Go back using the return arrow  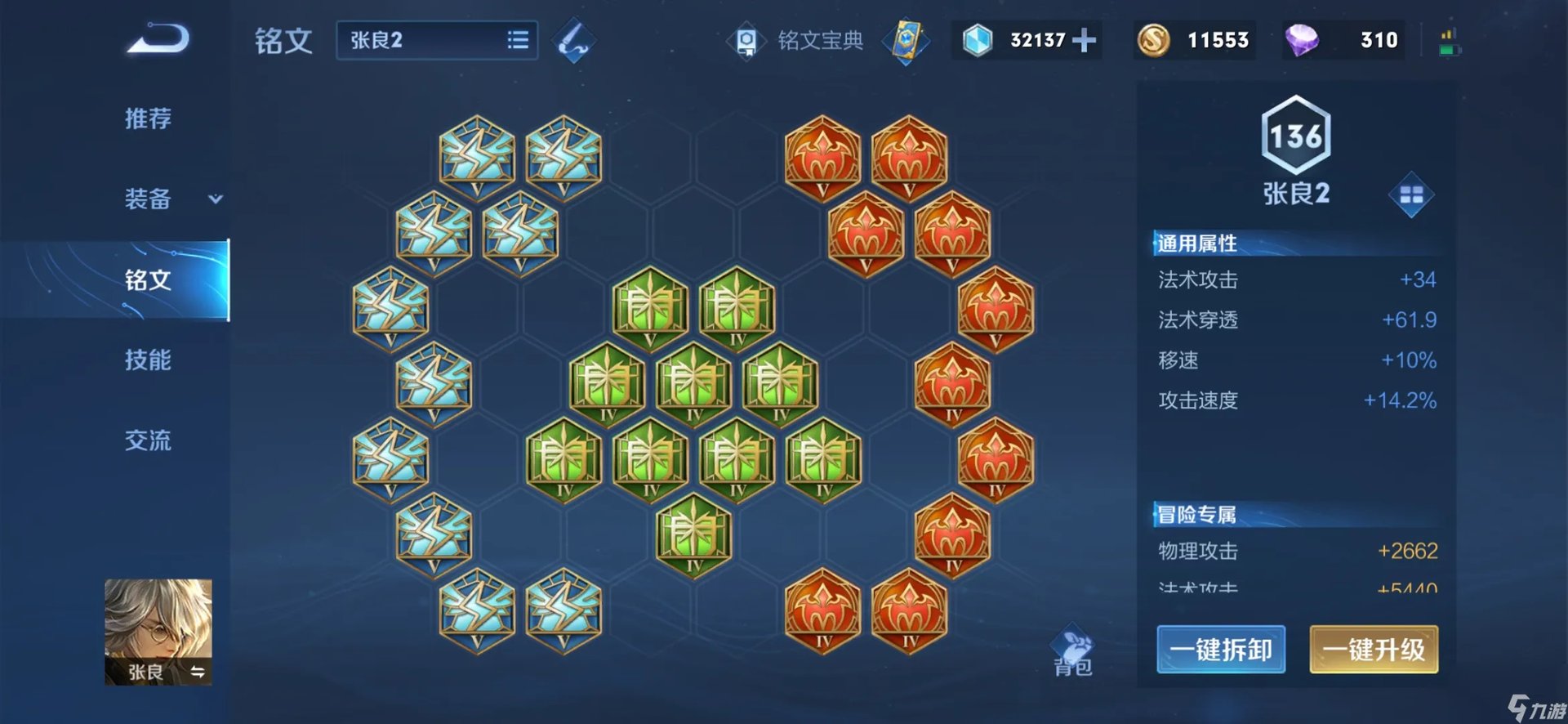[158, 40]
